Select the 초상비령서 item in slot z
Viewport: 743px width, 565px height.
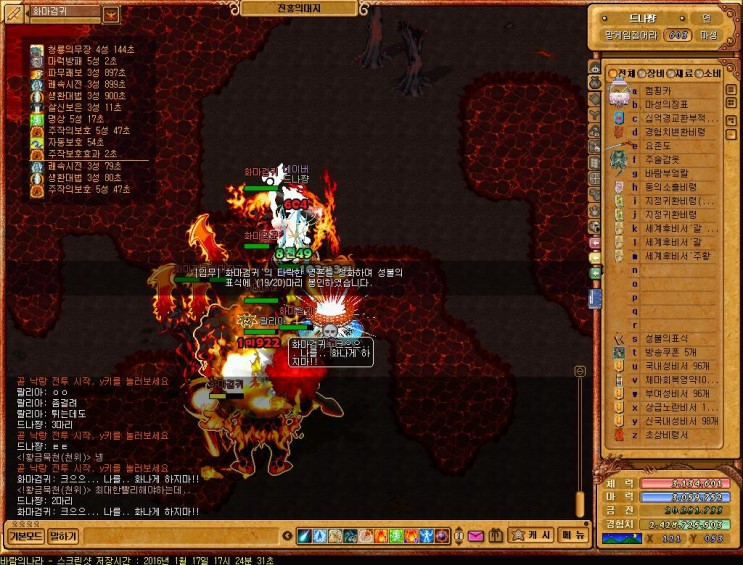667,435
